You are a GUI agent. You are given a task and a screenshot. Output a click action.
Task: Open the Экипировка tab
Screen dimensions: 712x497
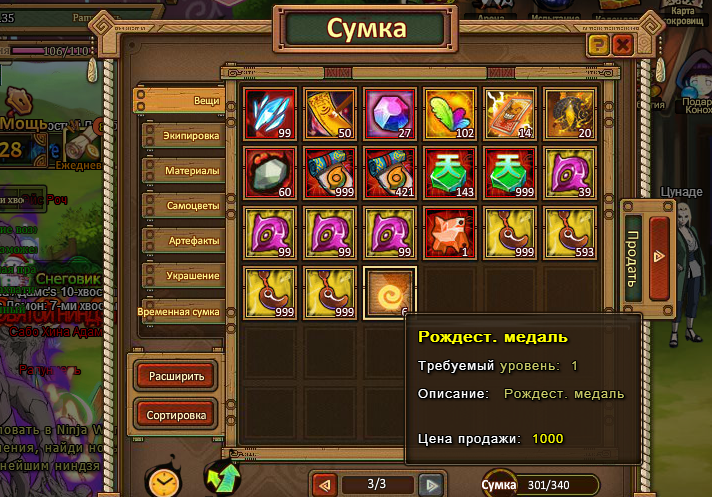(181, 136)
